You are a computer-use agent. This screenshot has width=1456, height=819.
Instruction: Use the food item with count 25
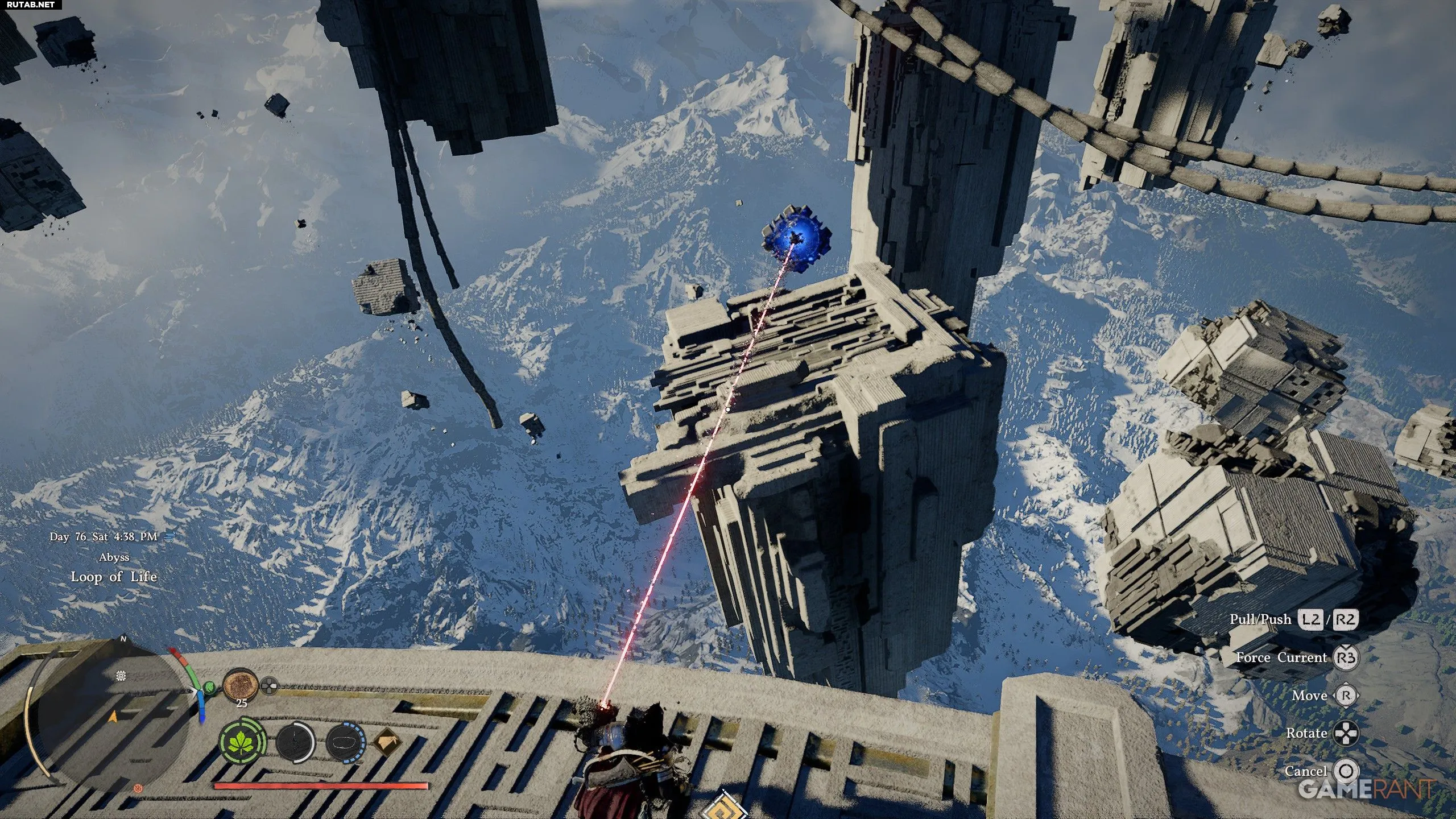241,685
